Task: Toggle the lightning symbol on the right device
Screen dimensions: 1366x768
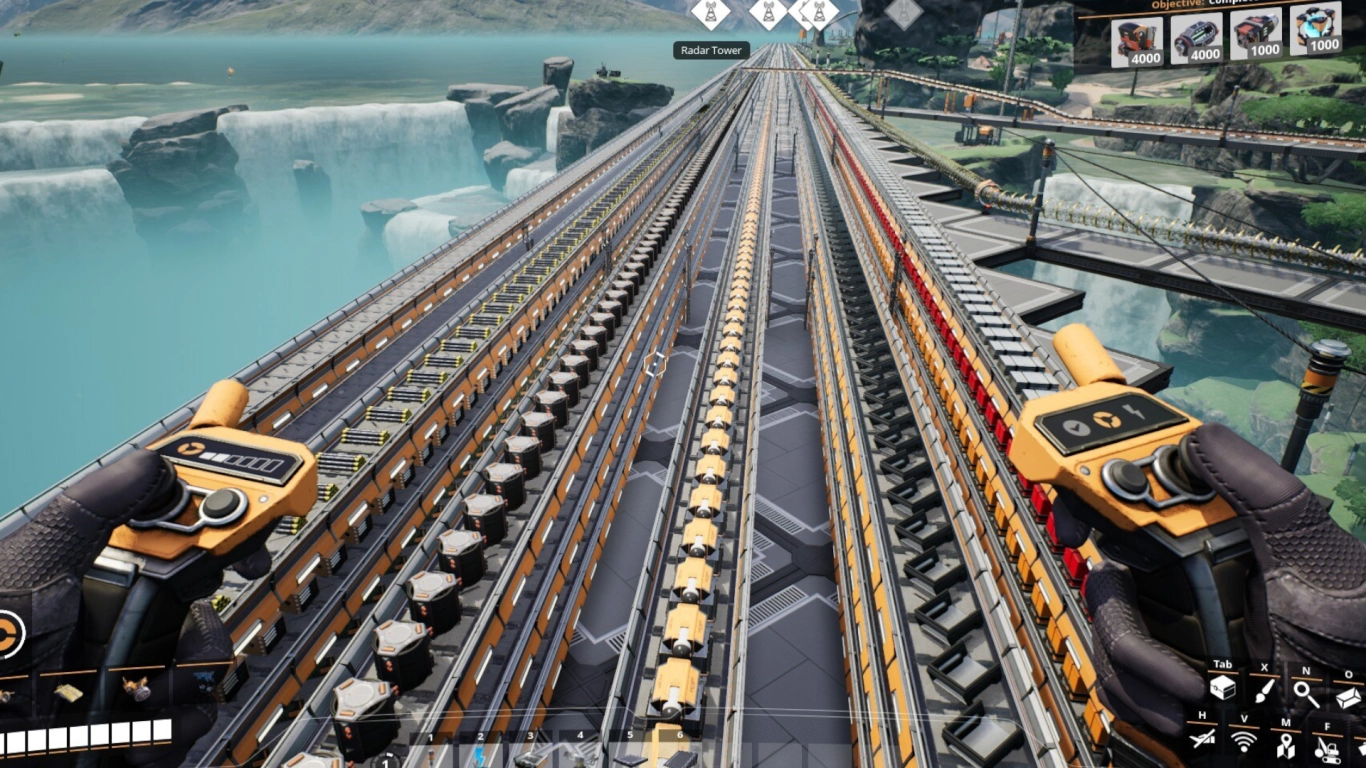Action: tap(1135, 413)
